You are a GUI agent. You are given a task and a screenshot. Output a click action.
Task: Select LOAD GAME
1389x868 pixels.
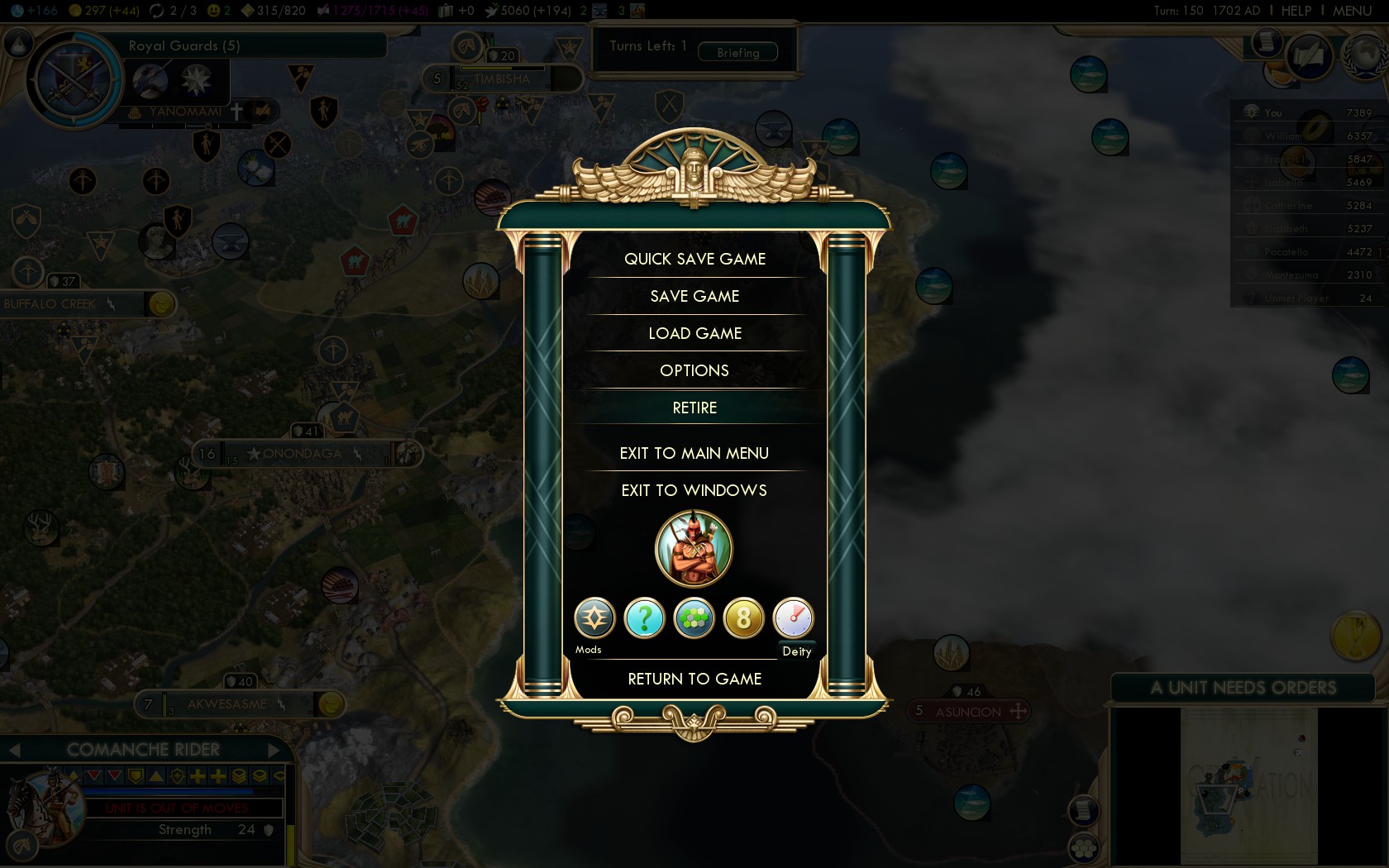coord(694,333)
